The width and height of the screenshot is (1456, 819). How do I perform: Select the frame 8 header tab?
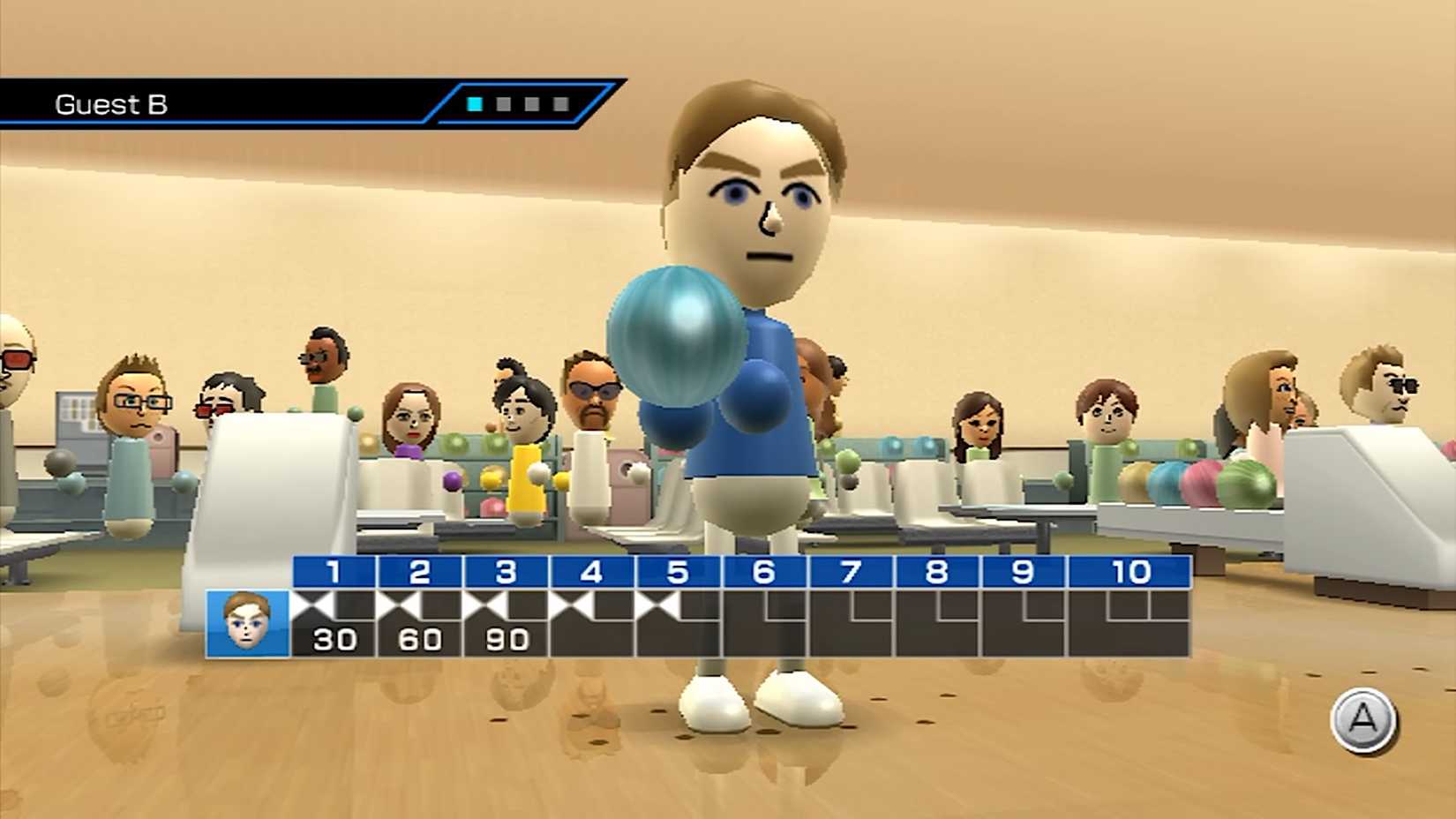click(x=934, y=574)
